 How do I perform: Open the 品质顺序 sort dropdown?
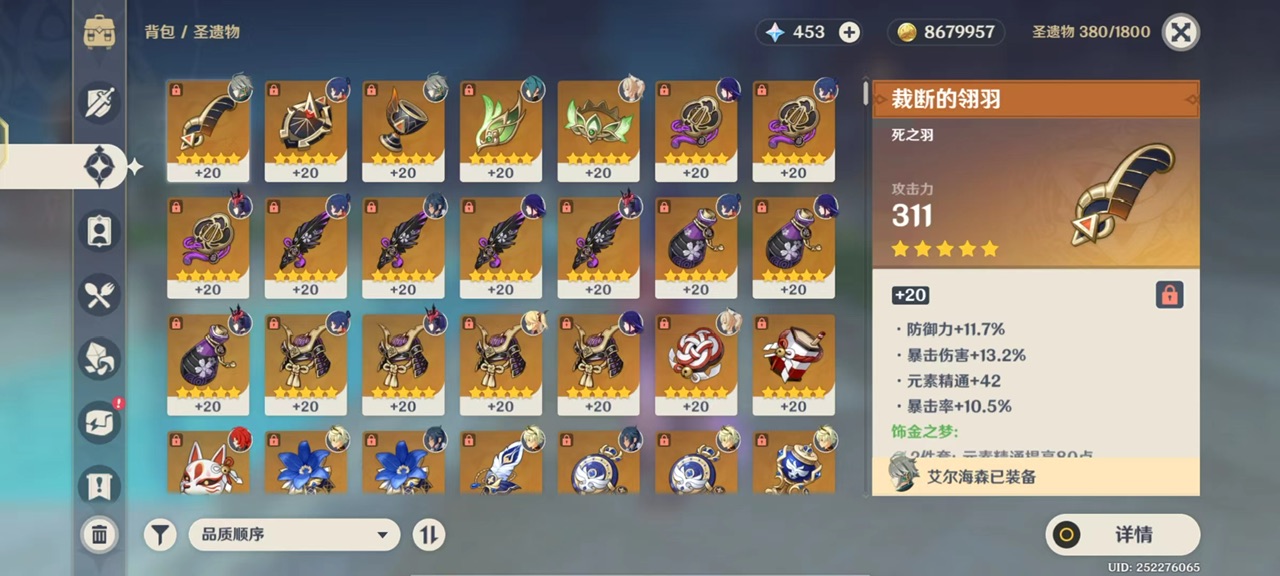pos(294,535)
